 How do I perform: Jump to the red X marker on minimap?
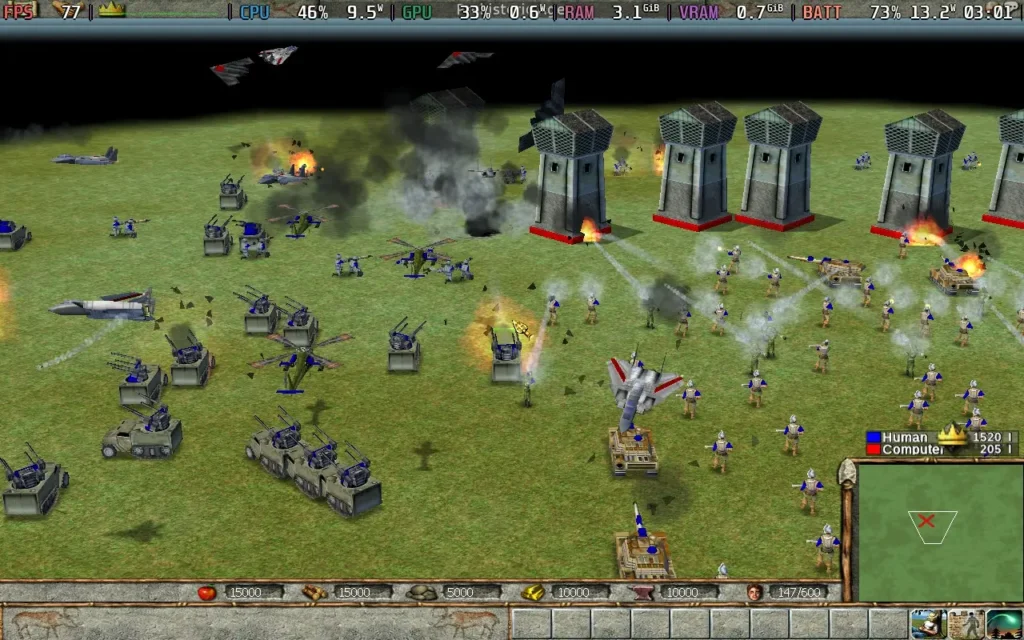tap(926, 521)
